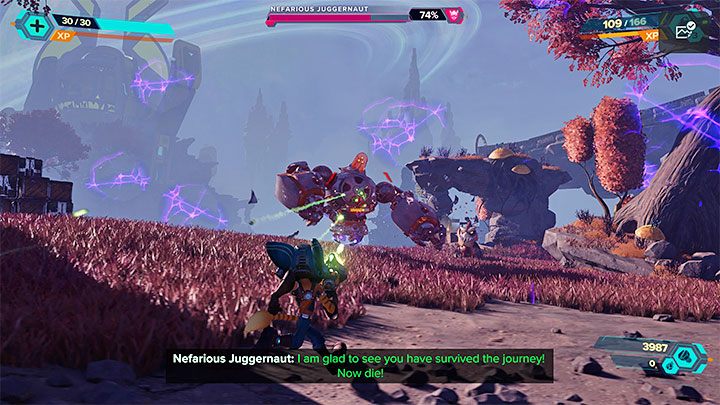
Task: Click the Nefarious Juggernaut boss skull icon
Action: [454, 15]
